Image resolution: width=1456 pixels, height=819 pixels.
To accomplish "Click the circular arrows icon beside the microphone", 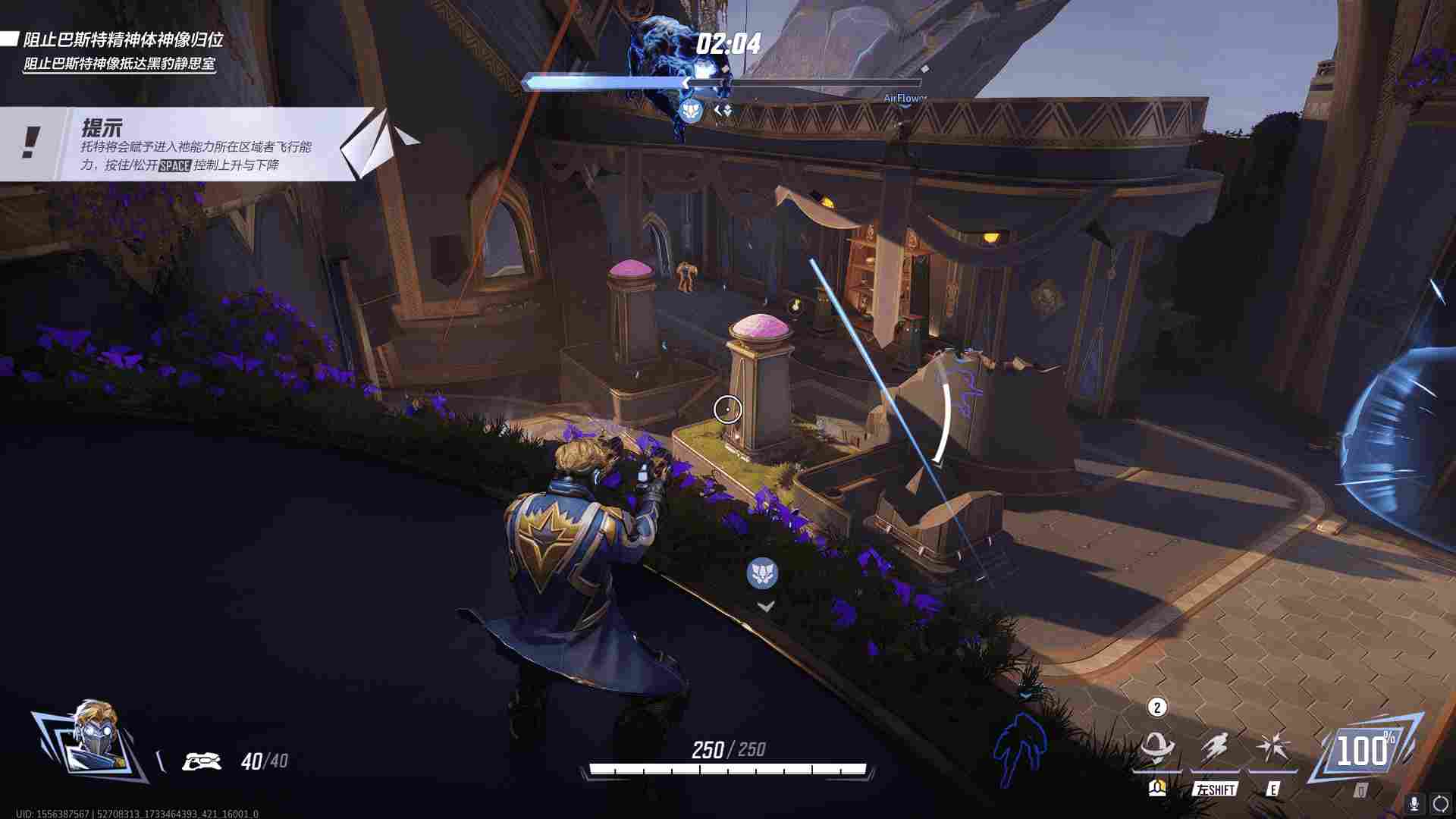I will pyautogui.click(x=1440, y=803).
